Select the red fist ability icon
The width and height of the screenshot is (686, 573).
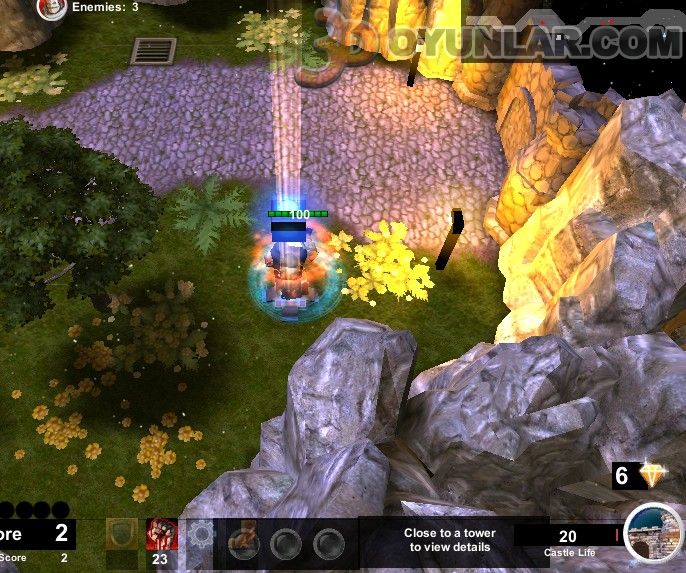161,534
